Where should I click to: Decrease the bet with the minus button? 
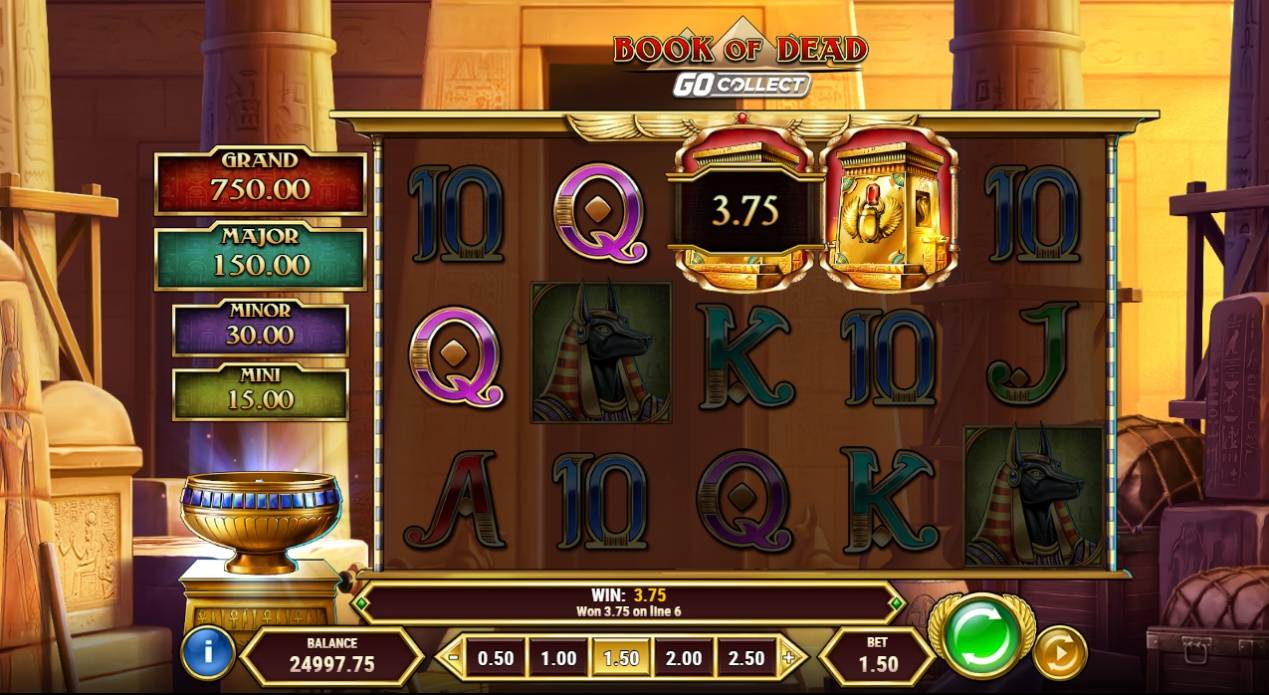pos(454,658)
